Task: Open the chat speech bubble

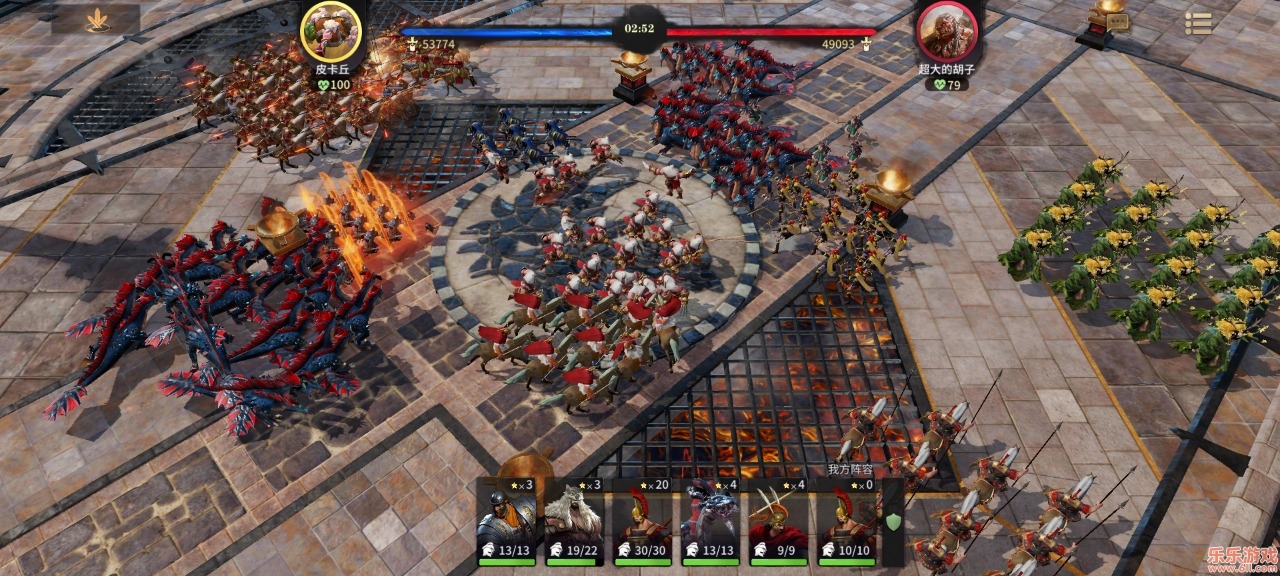Action: (x=1117, y=21)
